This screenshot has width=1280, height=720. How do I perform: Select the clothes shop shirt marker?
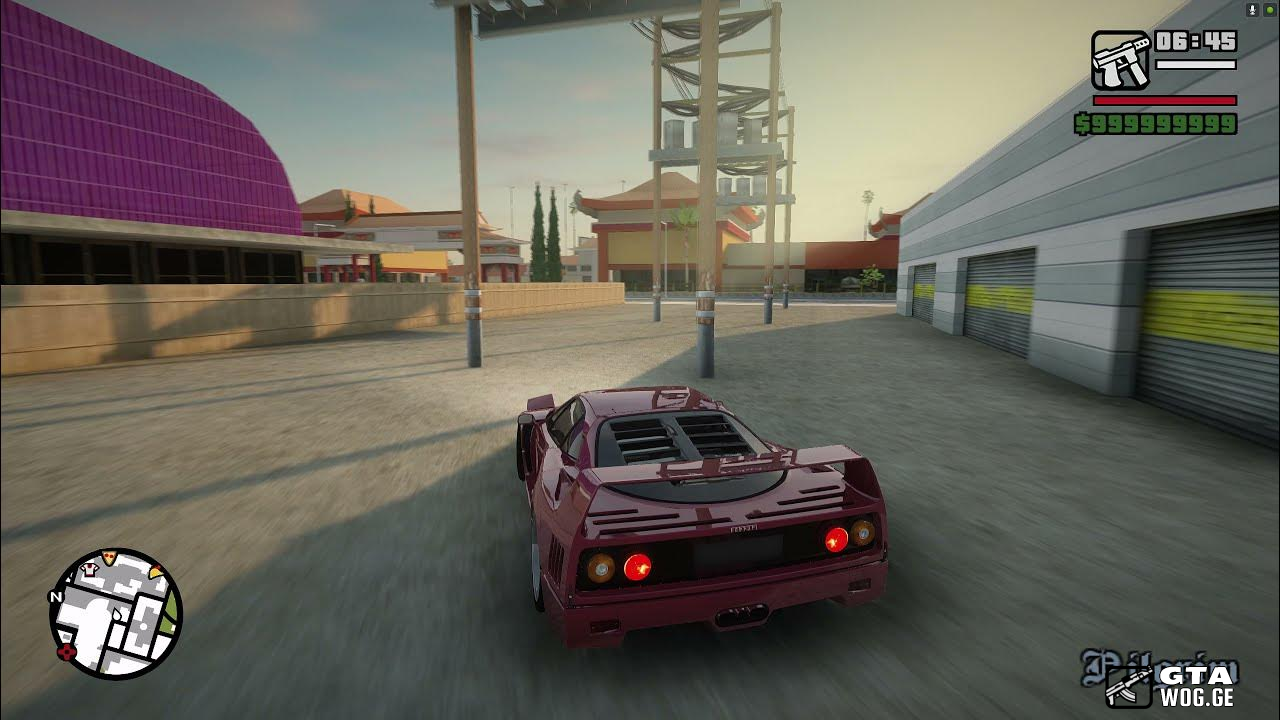[88, 569]
